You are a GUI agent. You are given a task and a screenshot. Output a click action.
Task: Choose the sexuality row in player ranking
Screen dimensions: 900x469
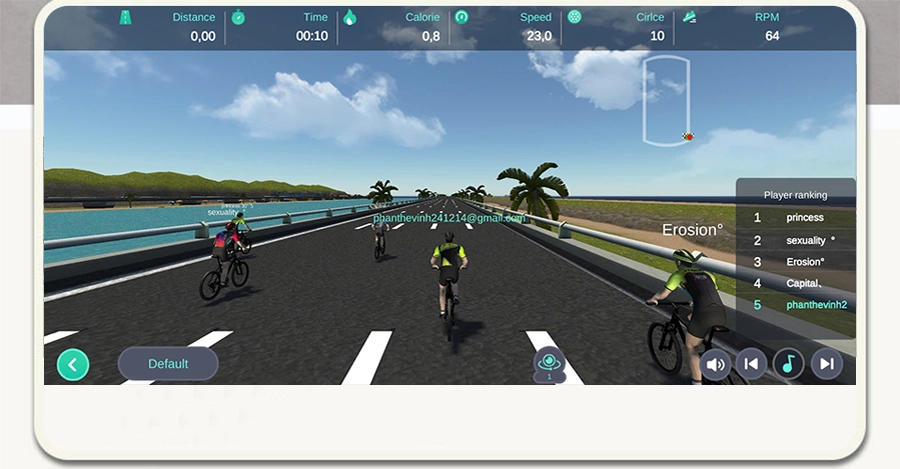pos(804,240)
